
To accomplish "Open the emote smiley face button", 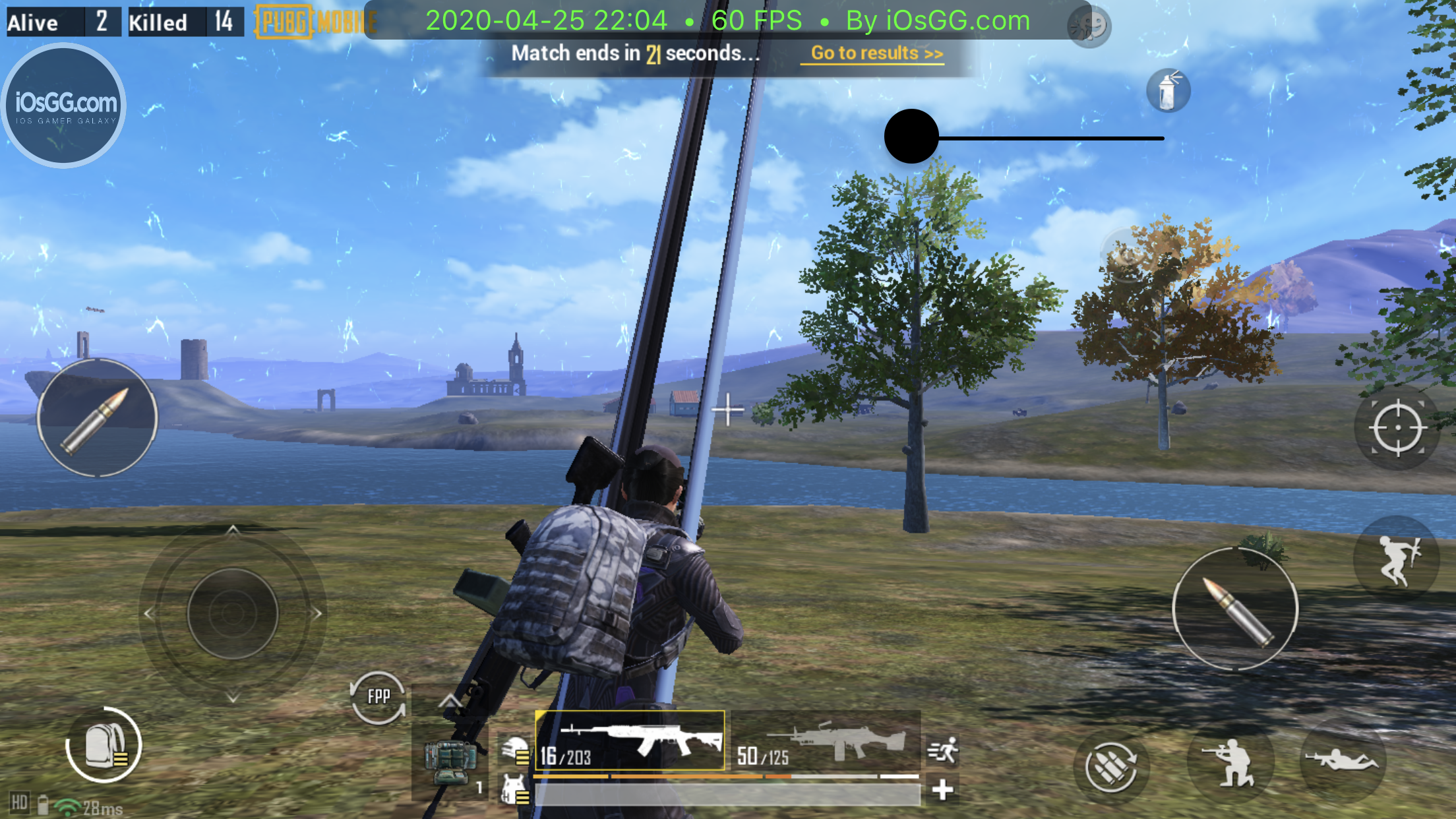I will coord(1089,26).
